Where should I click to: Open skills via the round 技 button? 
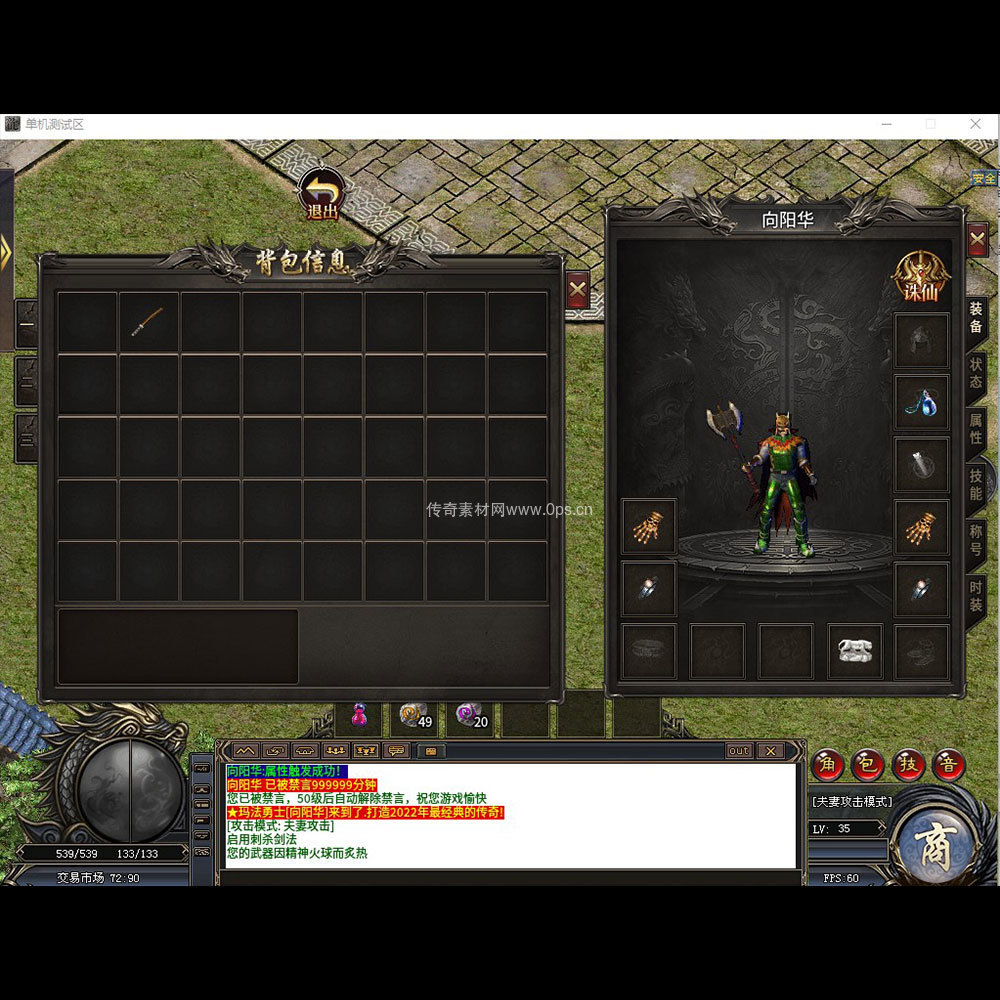(909, 765)
